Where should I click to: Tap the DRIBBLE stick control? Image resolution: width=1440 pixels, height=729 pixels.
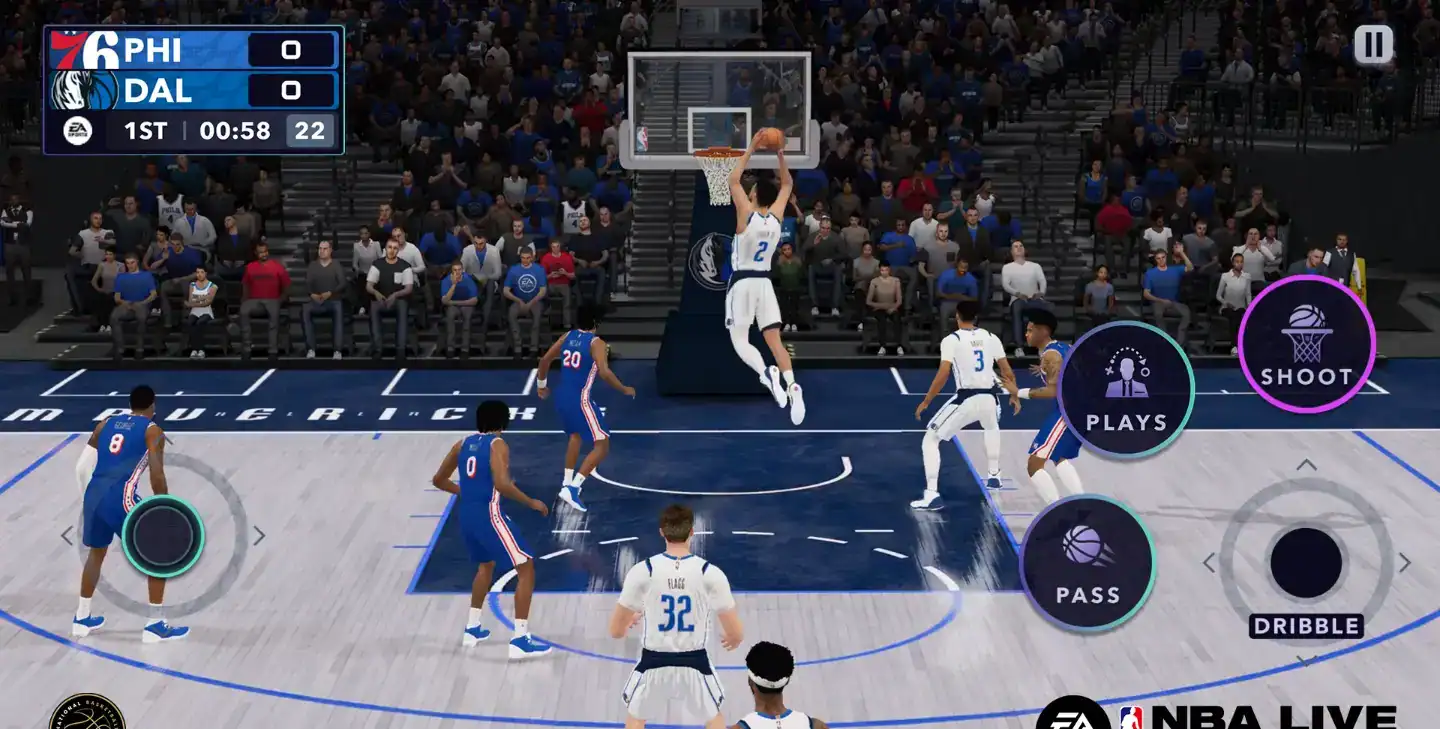1306,563
